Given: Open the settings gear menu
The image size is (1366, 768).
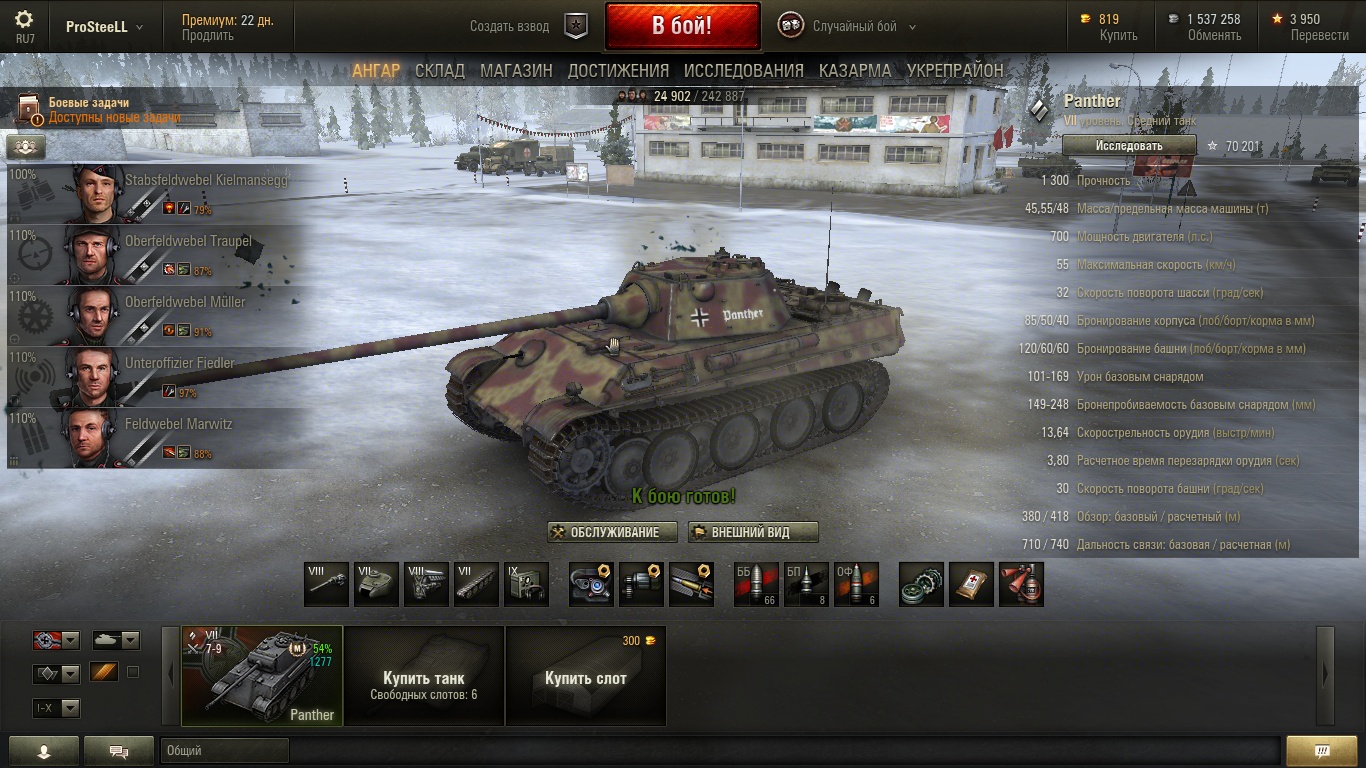Looking at the screenshot, I should pyautogui.click(x=25, y=19).
